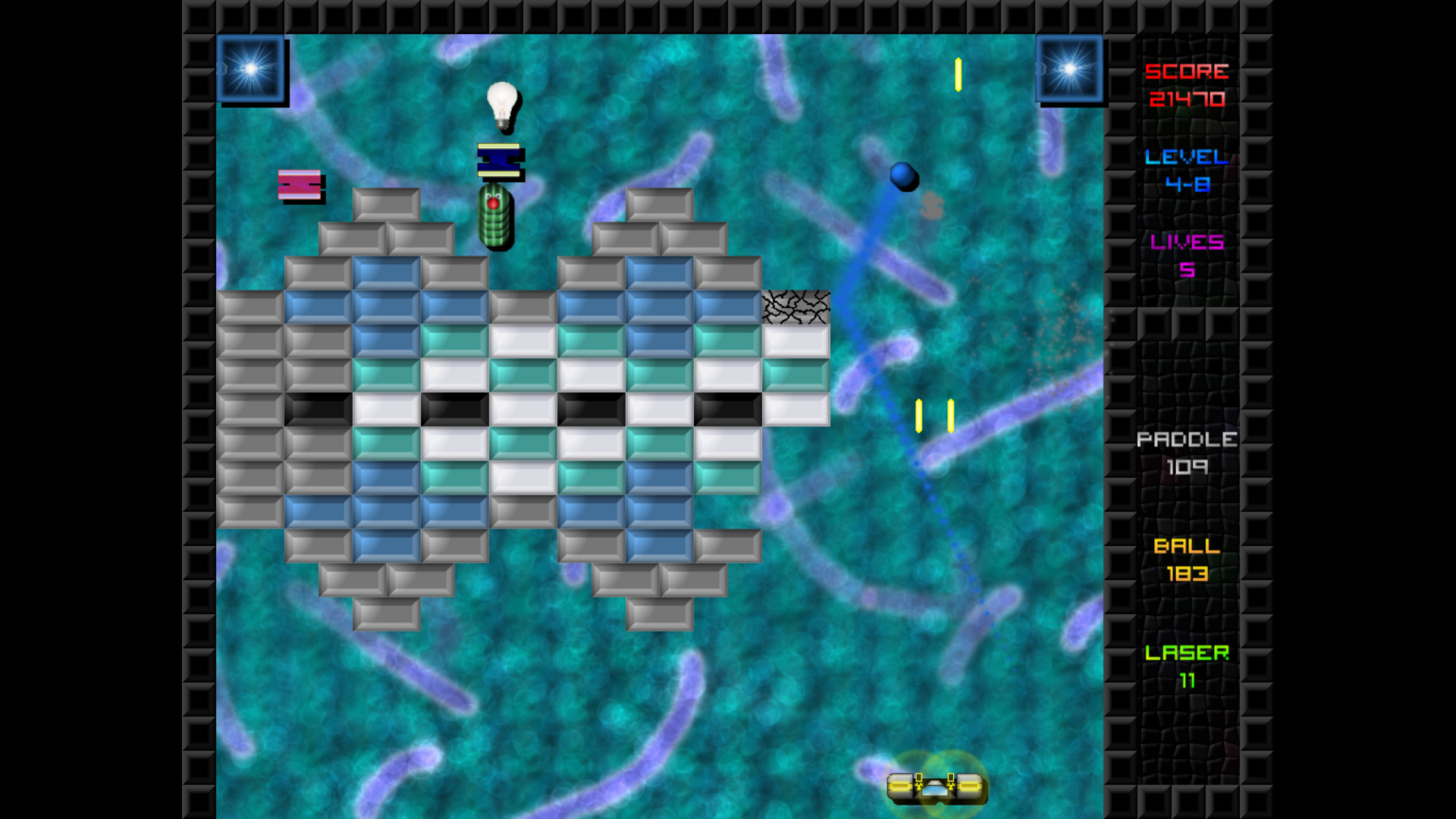Select the top-left starburst corner icon
This screenshot has width=1456, height=819.
[251, 68]
